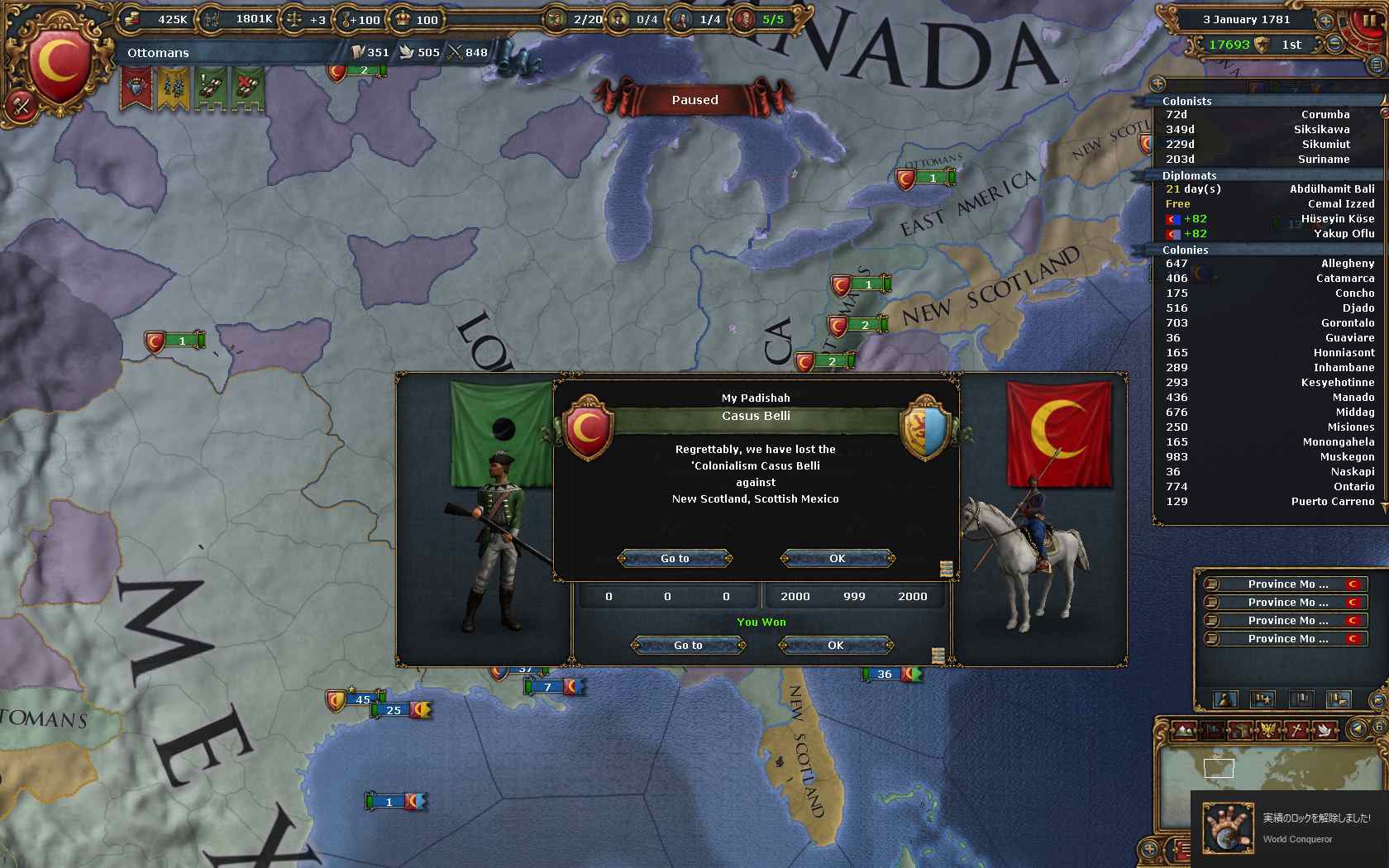Image resolution: width=1389 pixels, height=868 pixels.
Task: Switch to the religion map mode (cross icon)
Action: click(x=1298, y=730)
